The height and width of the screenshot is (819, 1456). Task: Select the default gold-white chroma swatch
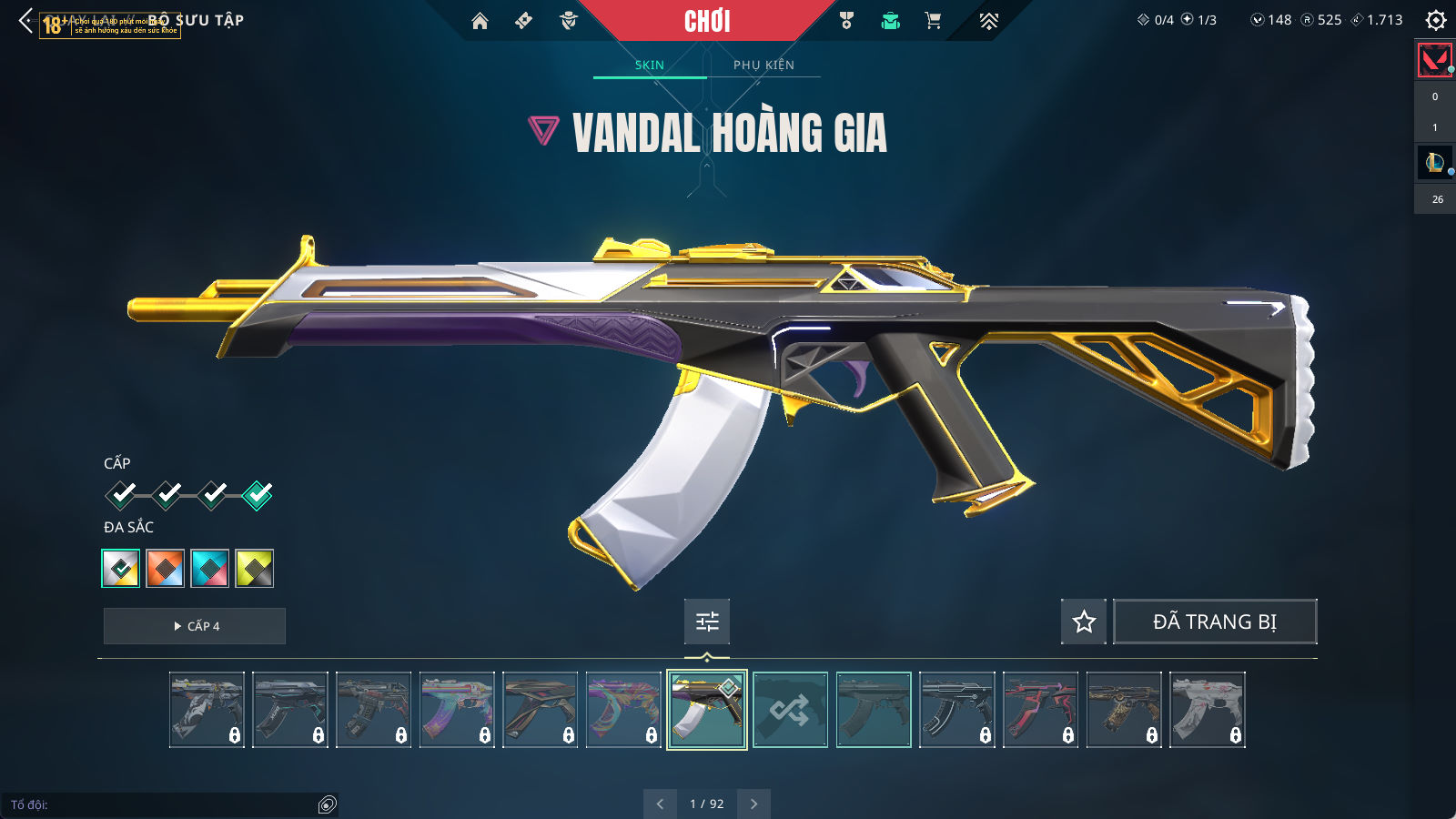pos(121,569)
